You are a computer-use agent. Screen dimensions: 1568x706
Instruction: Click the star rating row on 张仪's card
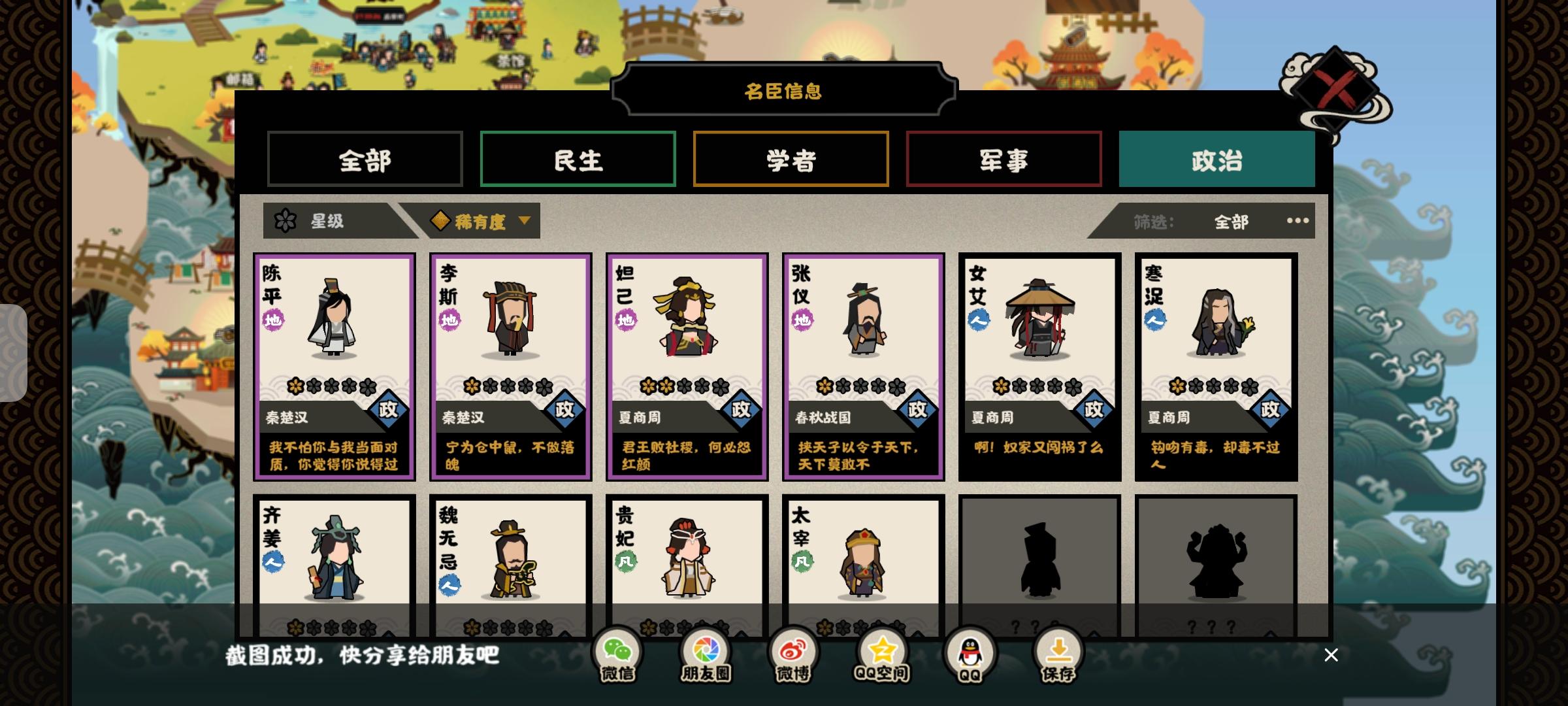(862, 384)
